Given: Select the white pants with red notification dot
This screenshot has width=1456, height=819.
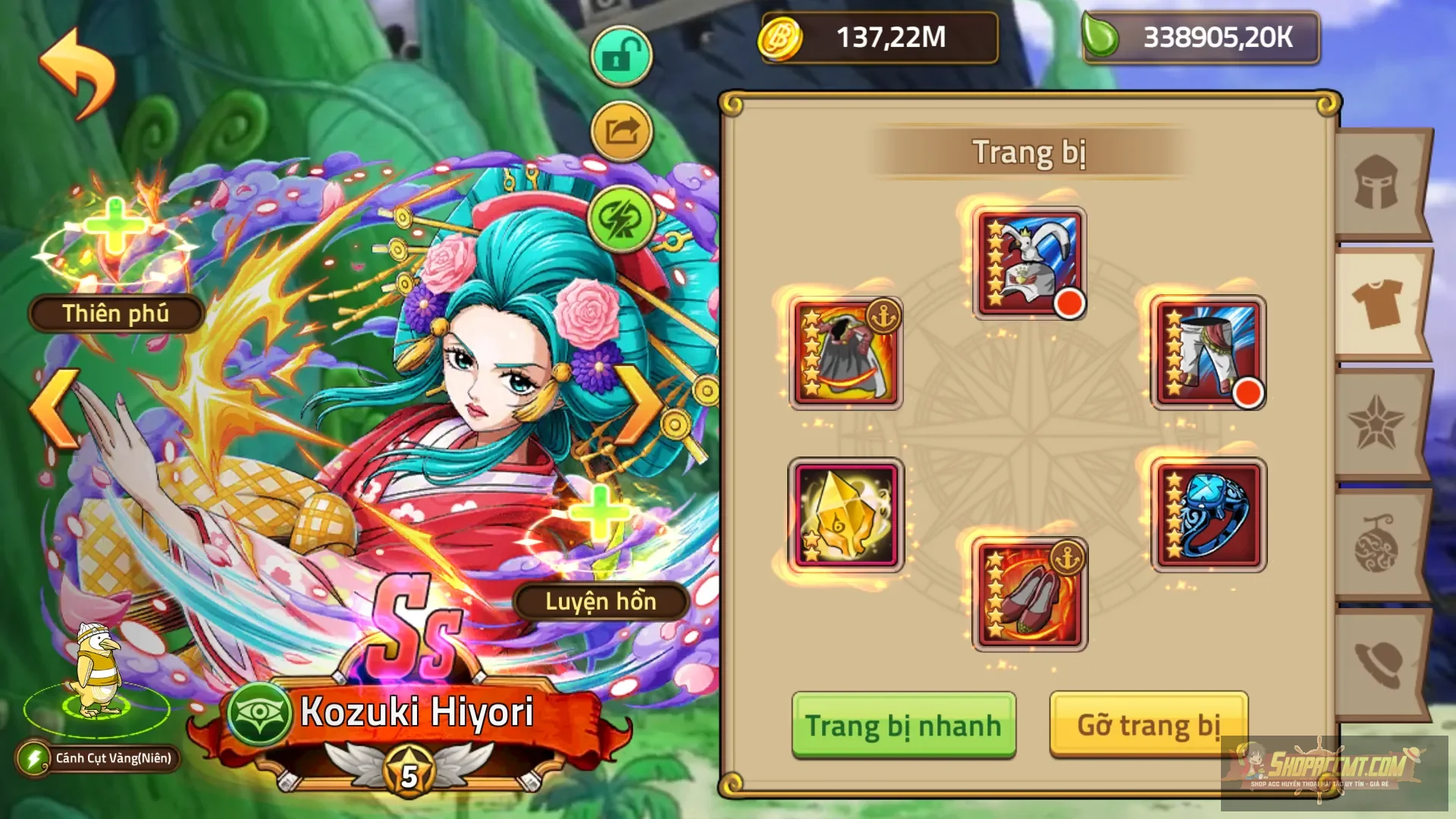Looking at the screenshot, I should [1208, 353].
